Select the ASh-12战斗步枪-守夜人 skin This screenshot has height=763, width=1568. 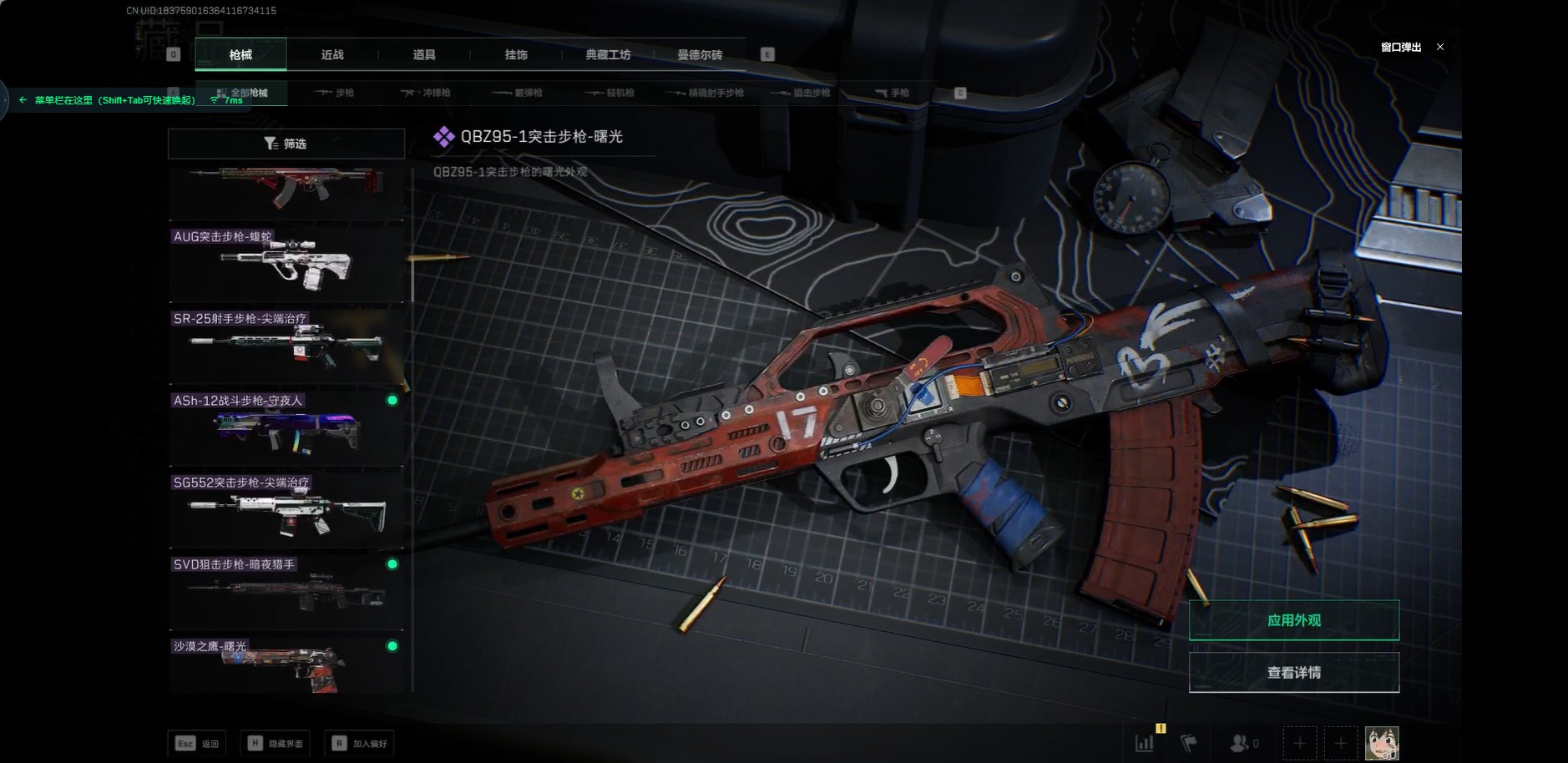pos(286,427)
